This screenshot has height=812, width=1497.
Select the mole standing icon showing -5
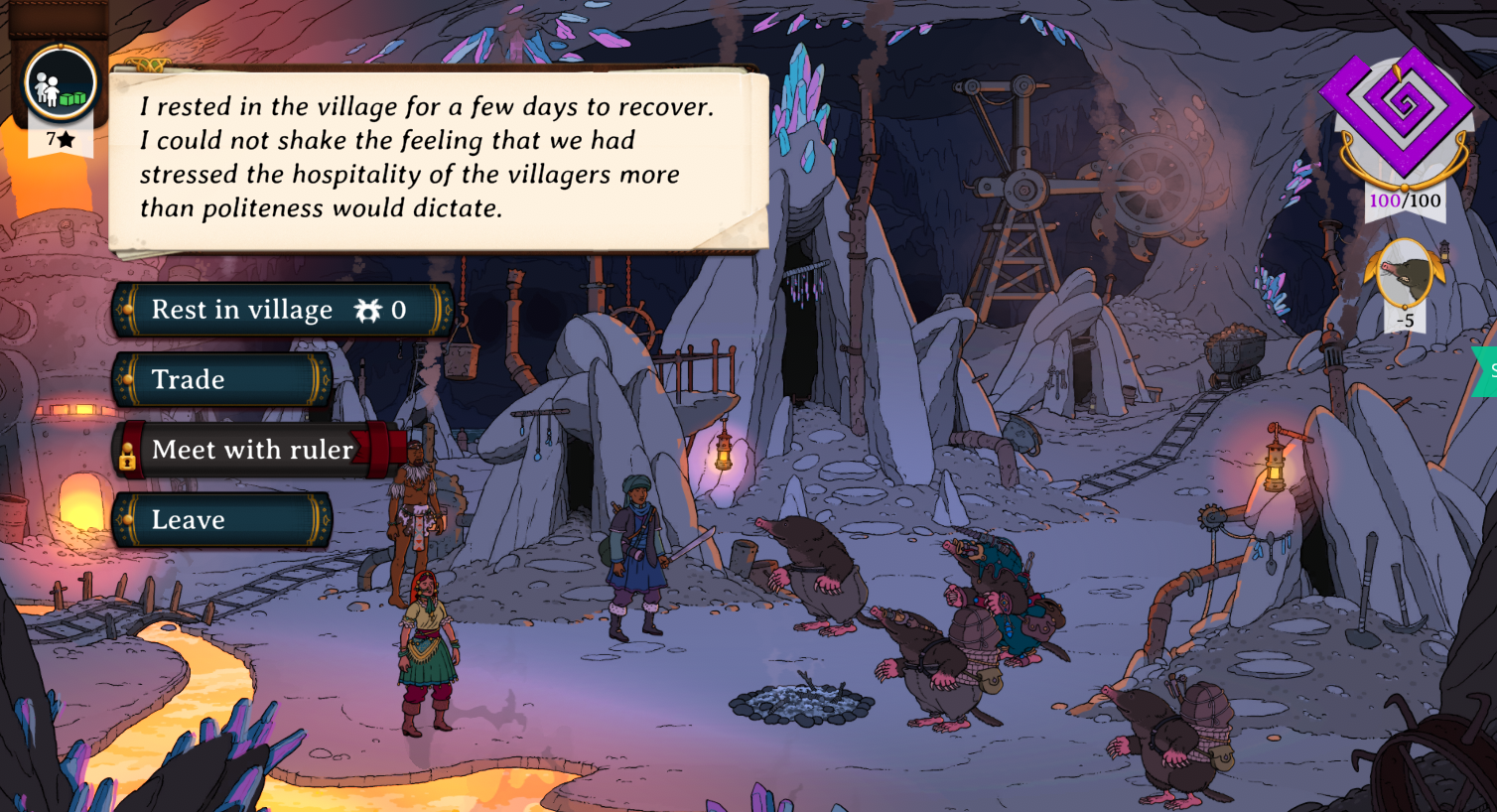tap(1405, 276)
